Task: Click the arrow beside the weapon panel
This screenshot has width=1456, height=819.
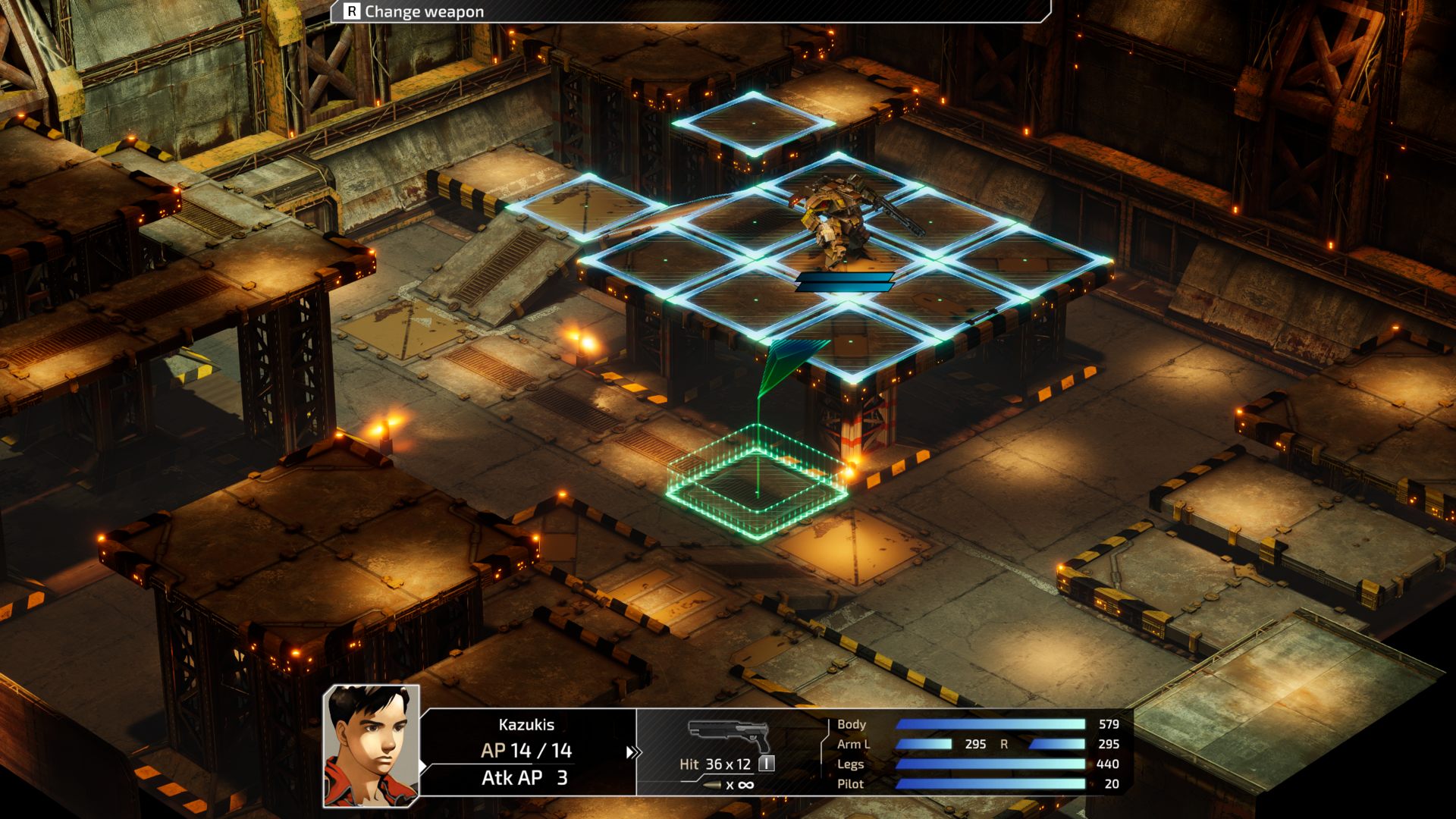Action: [632, 752]
